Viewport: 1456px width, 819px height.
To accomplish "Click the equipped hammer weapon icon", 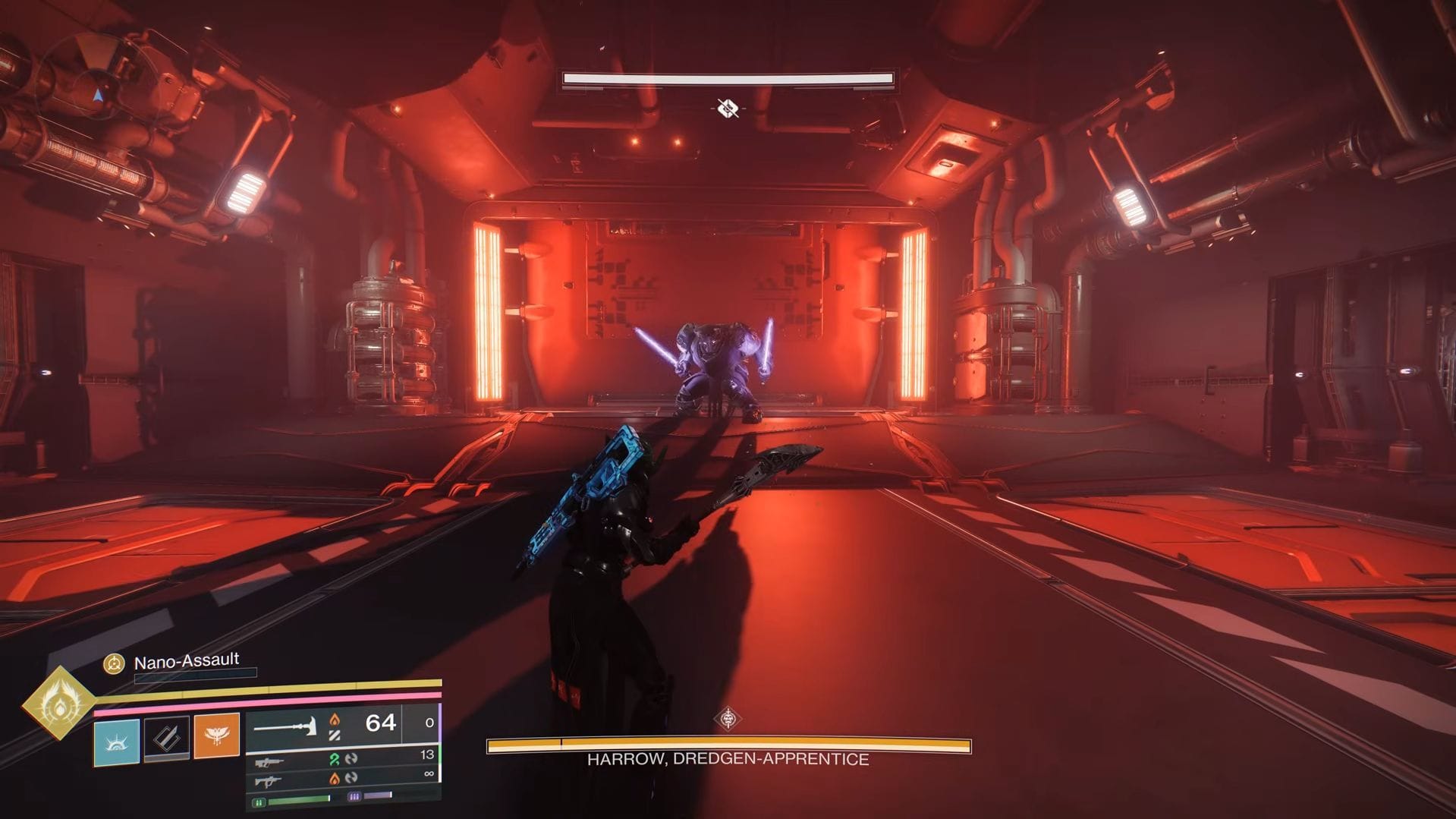I will tap(285, 727).
